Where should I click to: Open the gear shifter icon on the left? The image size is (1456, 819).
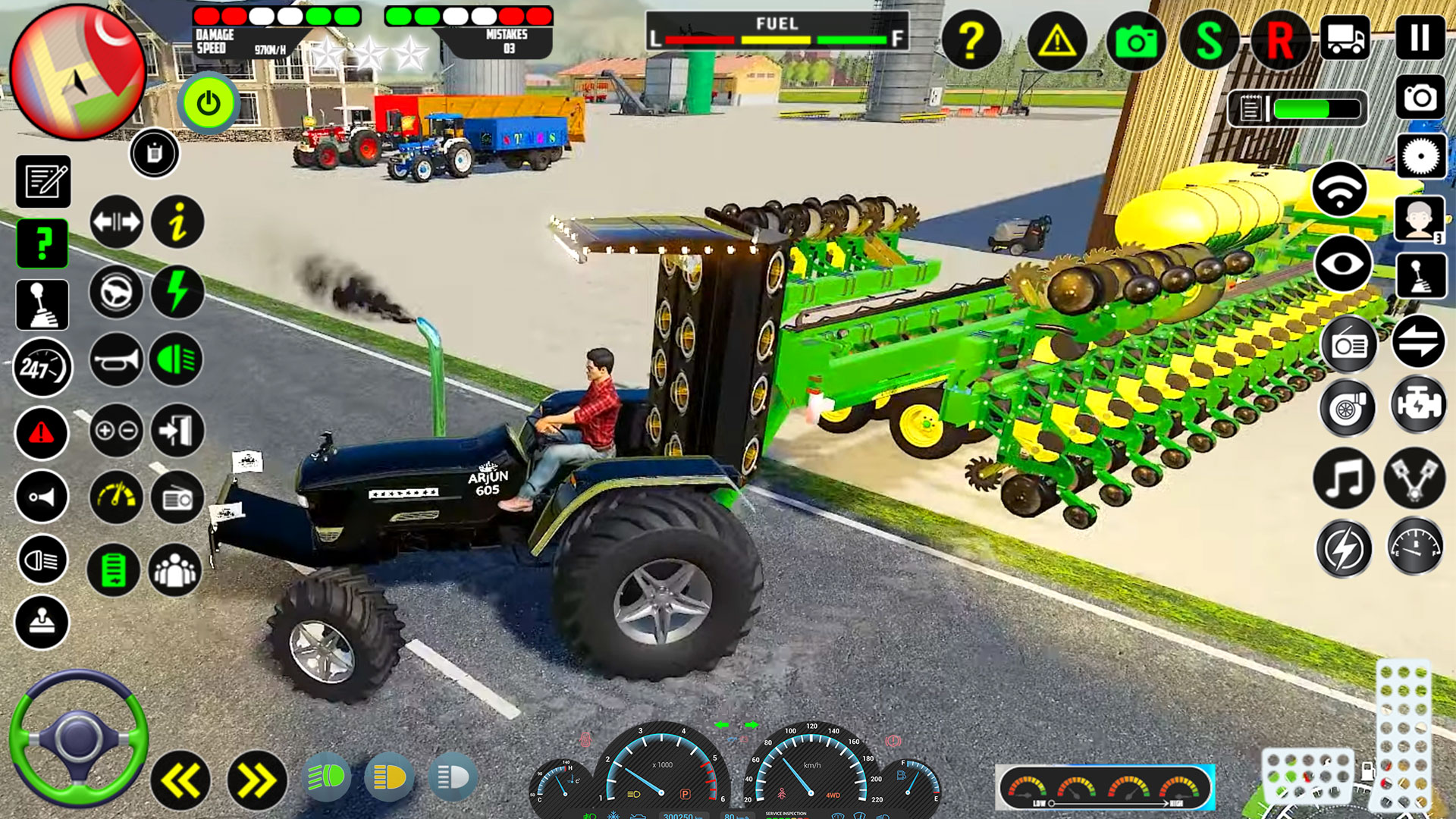pyautogui.click(x=42, y=305)
